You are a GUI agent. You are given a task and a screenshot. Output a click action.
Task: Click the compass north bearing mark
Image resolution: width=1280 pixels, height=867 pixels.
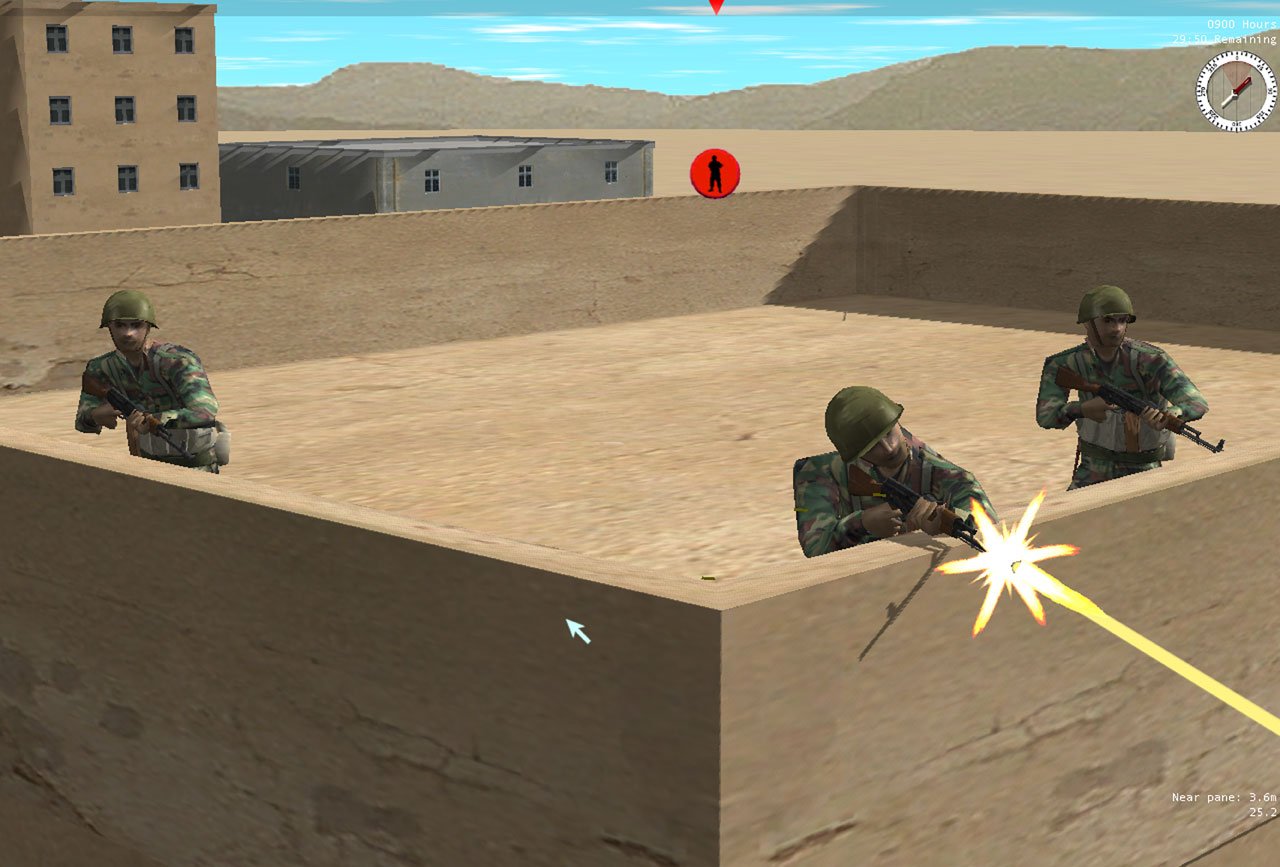coord(1237,58)
